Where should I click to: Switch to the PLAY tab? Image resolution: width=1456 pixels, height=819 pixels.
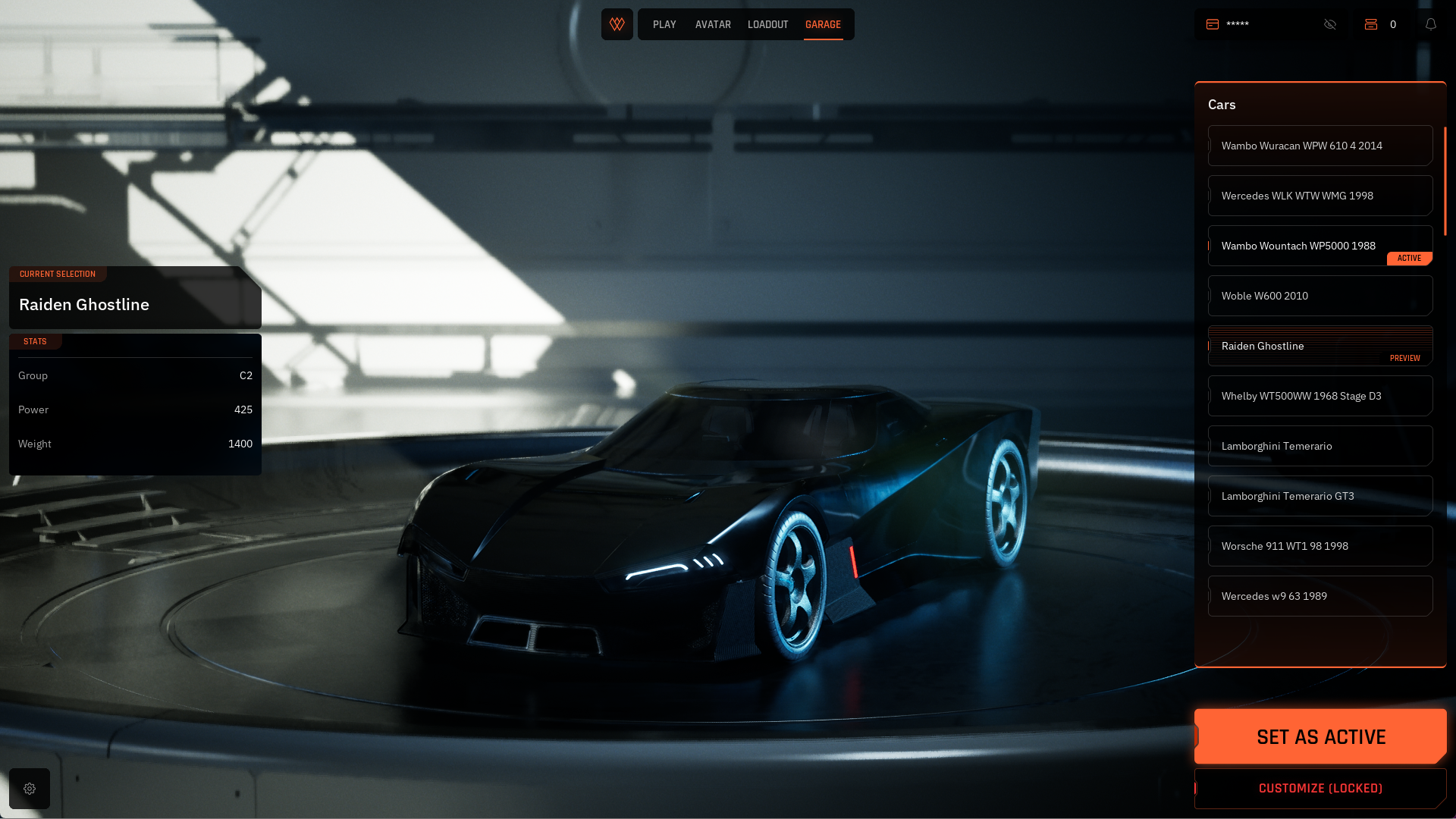[x=664, y=24]
